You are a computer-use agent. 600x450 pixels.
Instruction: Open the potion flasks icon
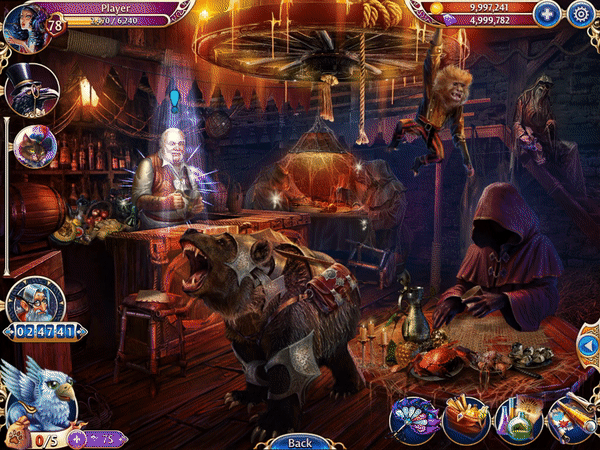pos(520,420)
